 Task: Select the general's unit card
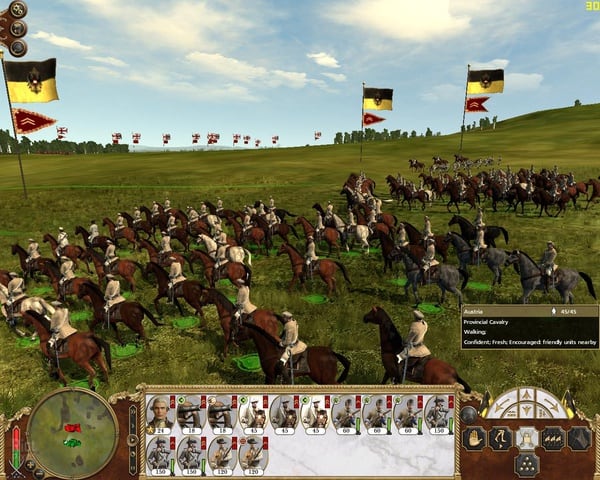click(x=159, y=414)
